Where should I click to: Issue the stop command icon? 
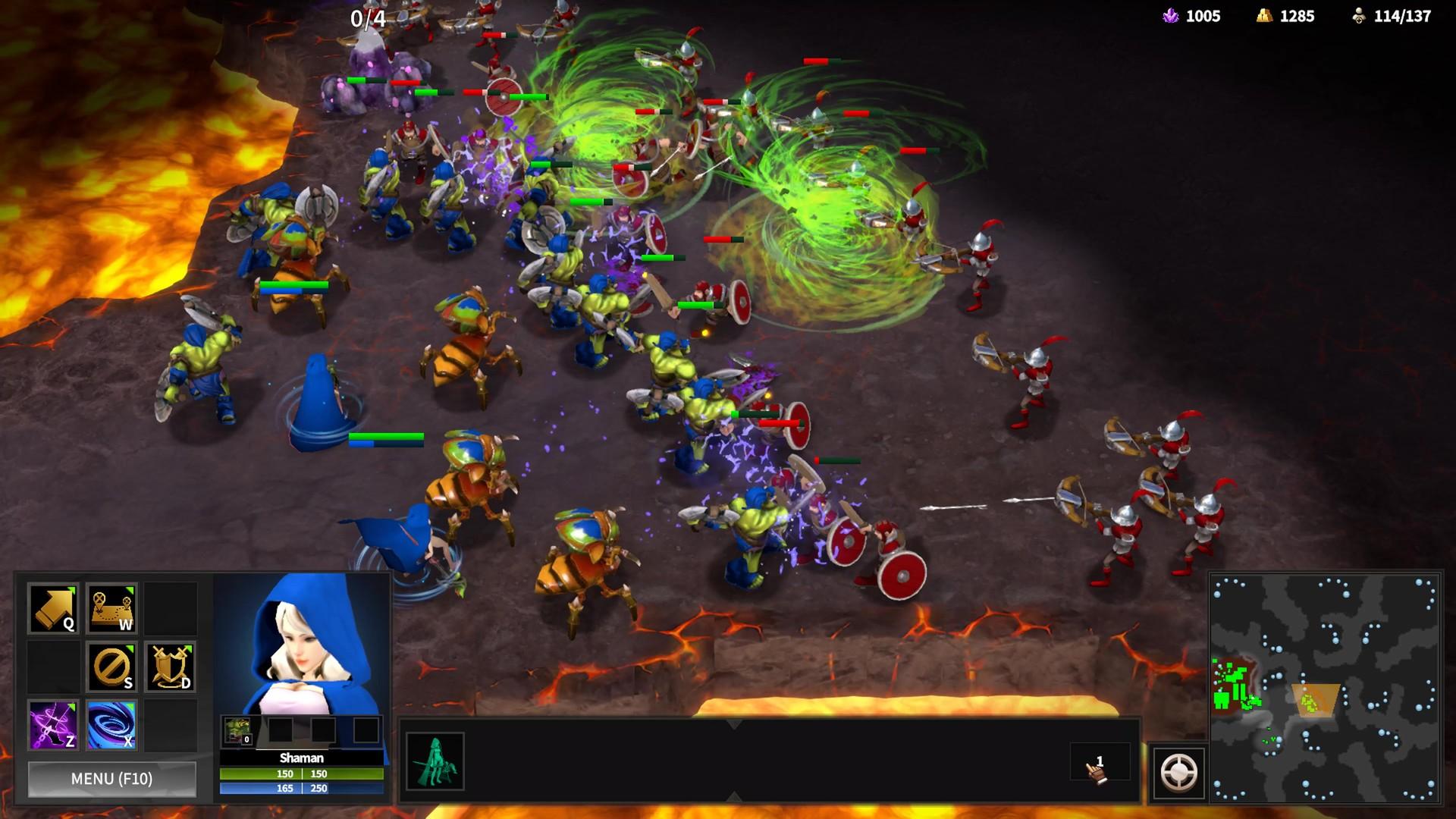pyautogui.click(x=112, y=667)
